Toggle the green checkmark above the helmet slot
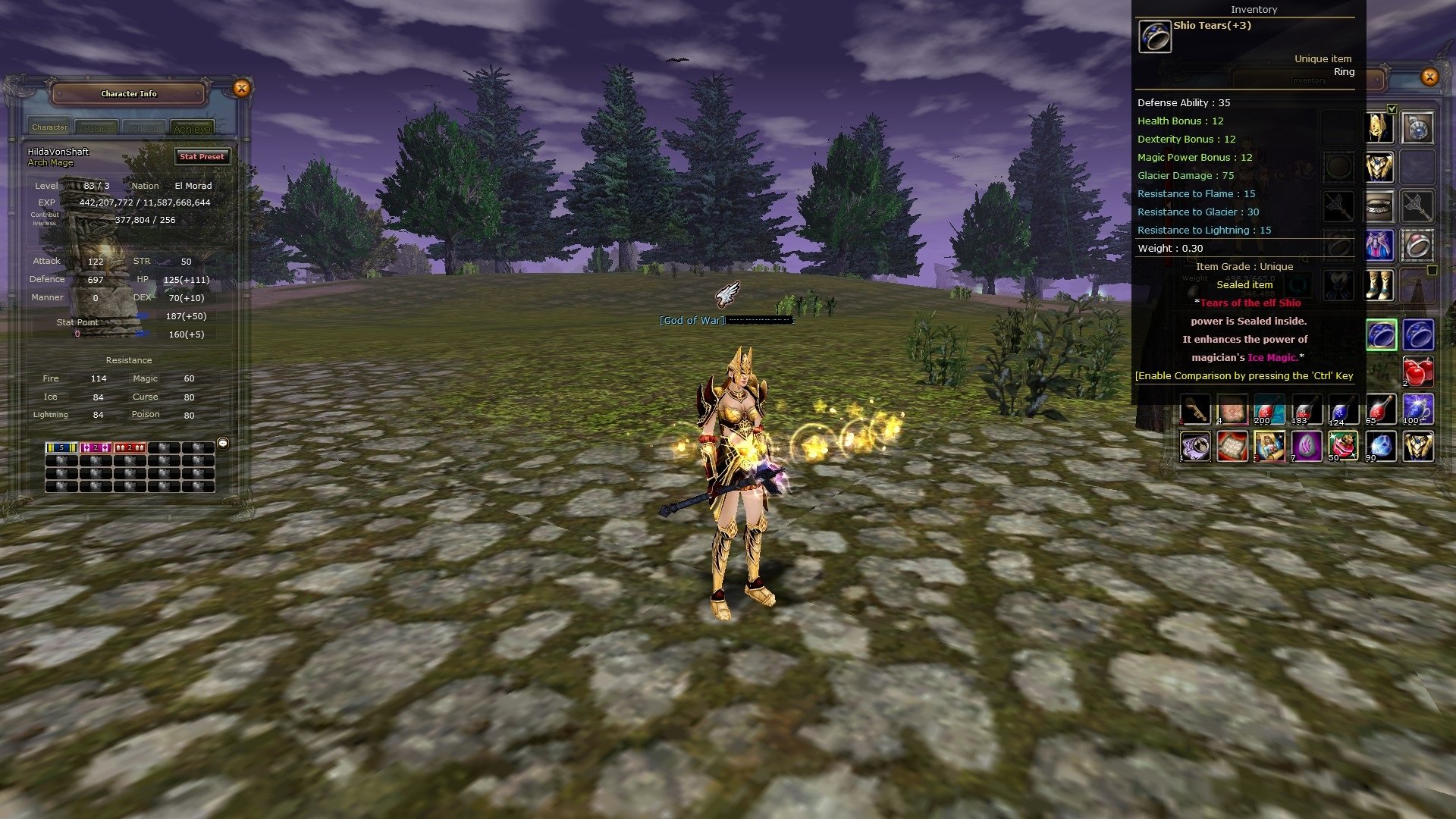The image size is (1456, 819). click(x=1392, y=110)
